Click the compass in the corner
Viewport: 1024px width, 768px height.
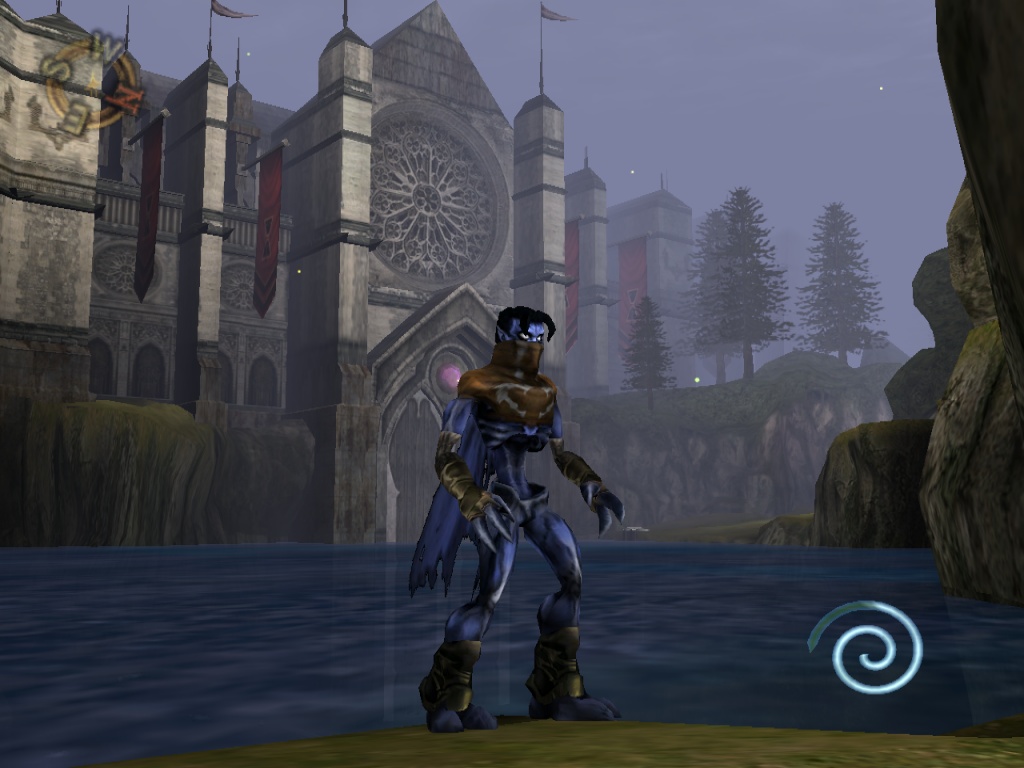[92, 83]
